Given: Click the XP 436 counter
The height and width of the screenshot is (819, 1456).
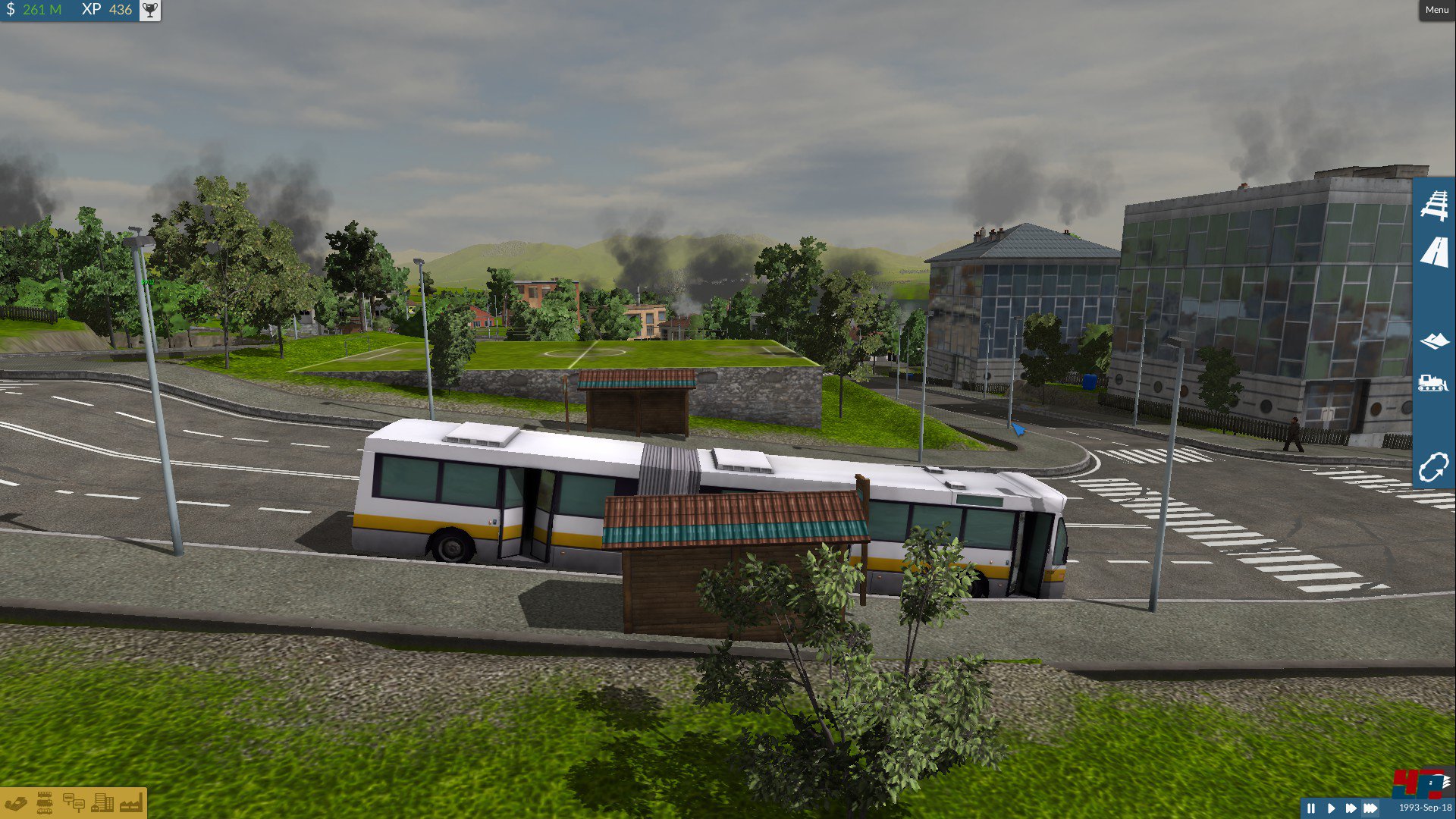Looking at the screenshot, I should tap(106, 11).
